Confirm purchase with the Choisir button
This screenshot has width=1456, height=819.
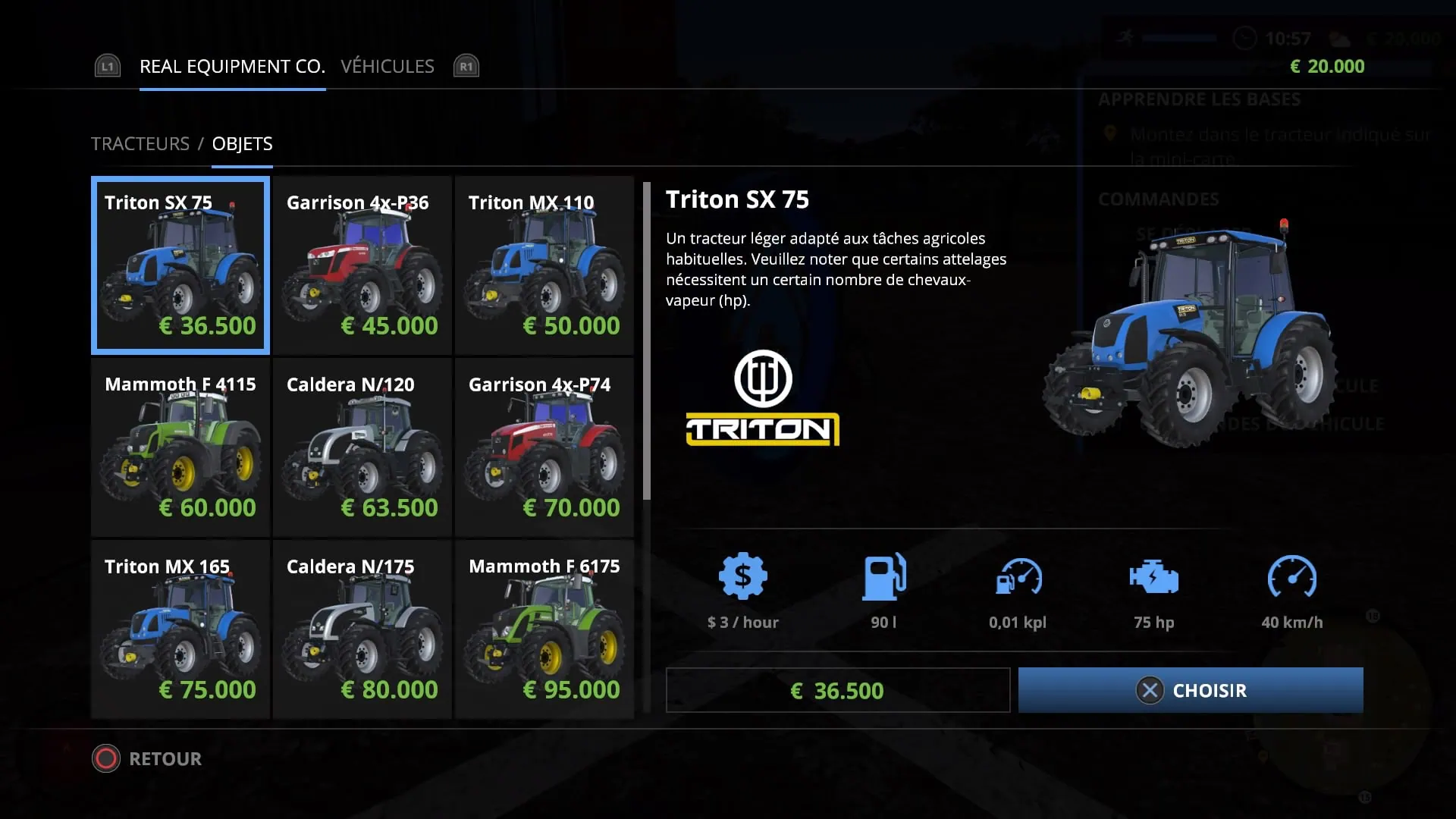pyautogui.click(x=1191, y=690)
